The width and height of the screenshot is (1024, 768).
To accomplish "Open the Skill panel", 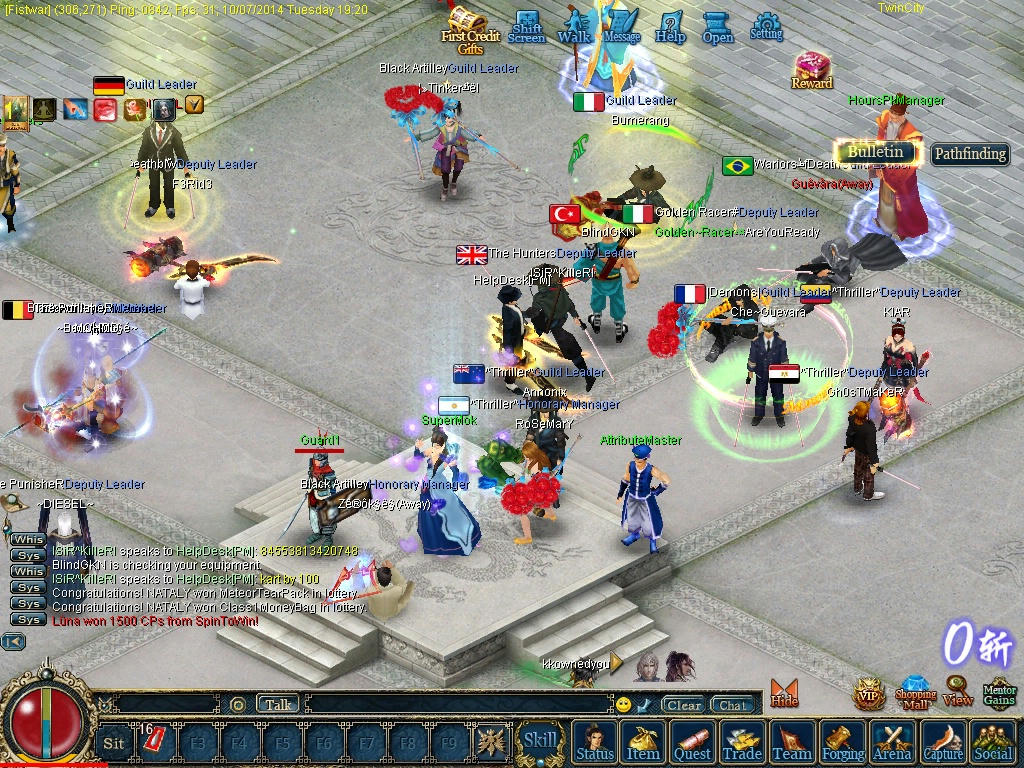I will (x=541, y=741).
